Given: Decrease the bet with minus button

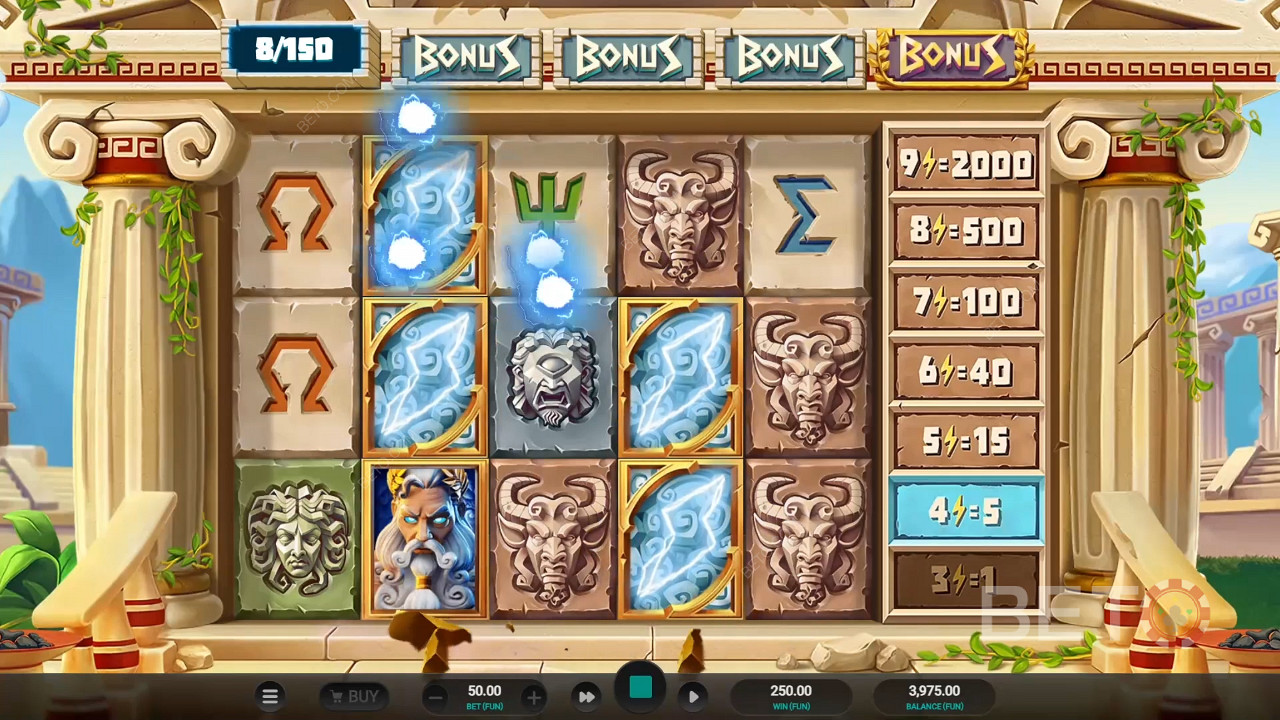Looking at the screenshot, I should tap(435, 696).
